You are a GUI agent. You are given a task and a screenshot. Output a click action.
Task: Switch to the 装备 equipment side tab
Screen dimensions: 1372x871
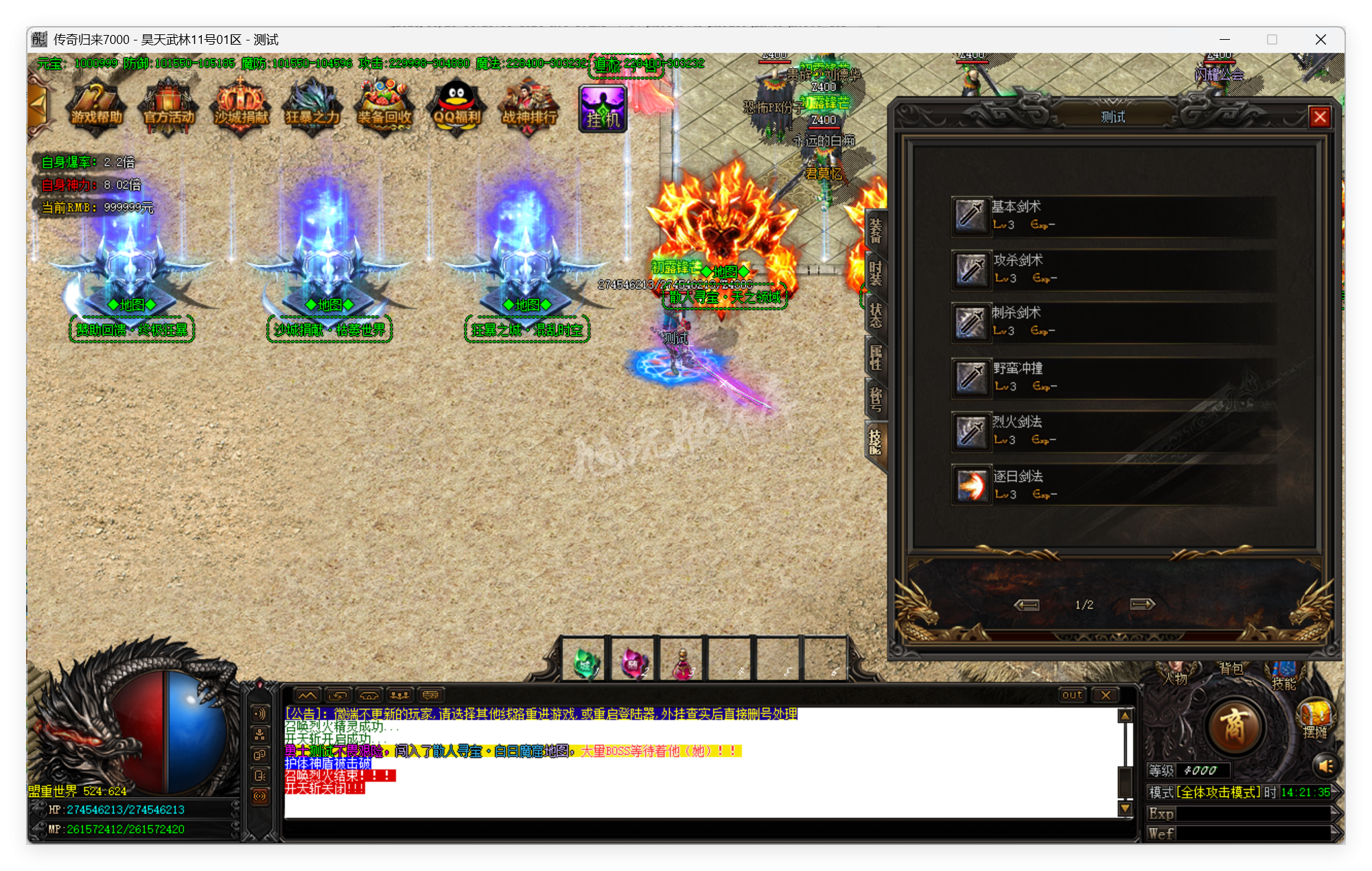[x=876, y=231]
